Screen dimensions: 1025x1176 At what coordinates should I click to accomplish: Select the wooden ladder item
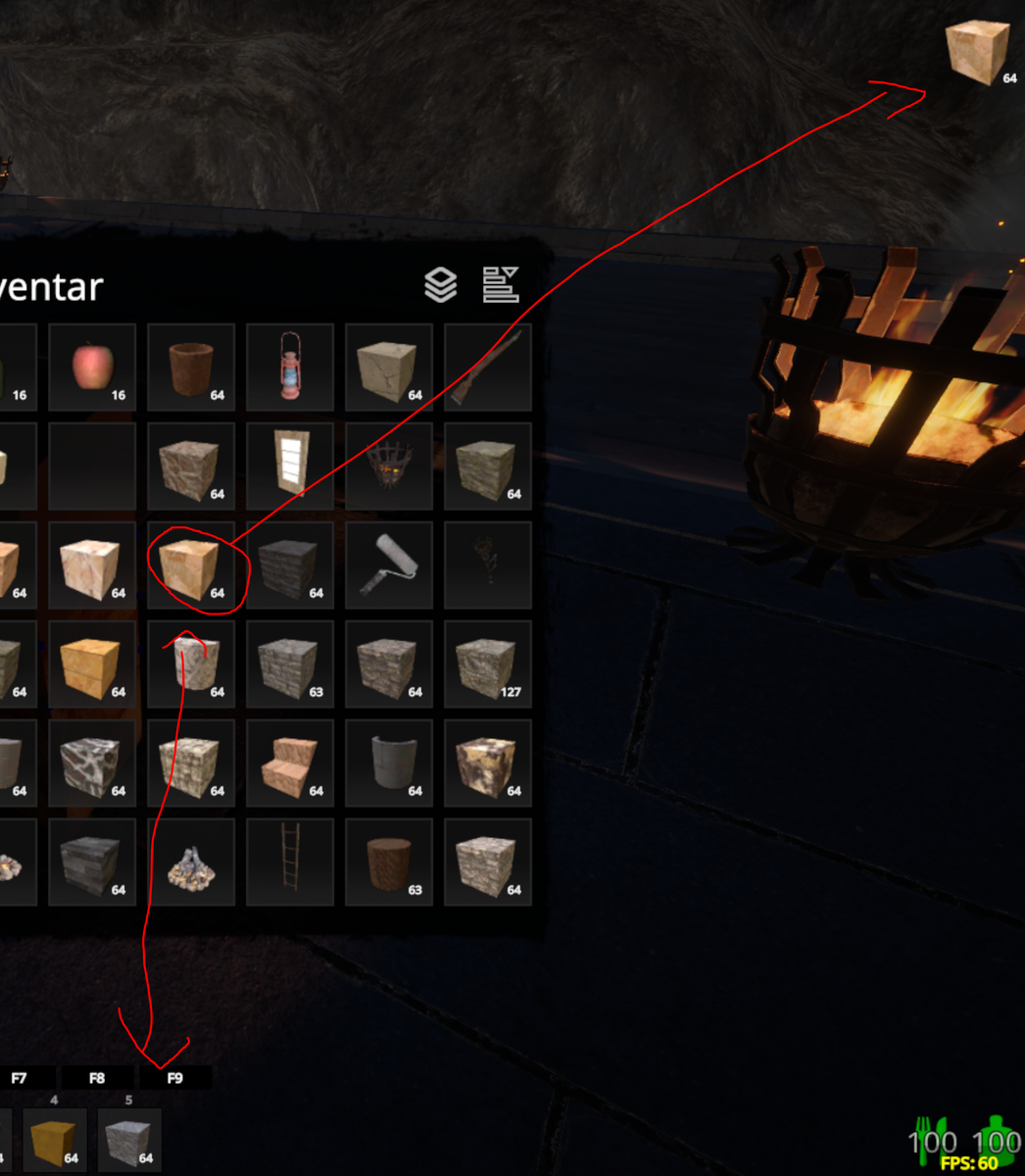point(290,862)
